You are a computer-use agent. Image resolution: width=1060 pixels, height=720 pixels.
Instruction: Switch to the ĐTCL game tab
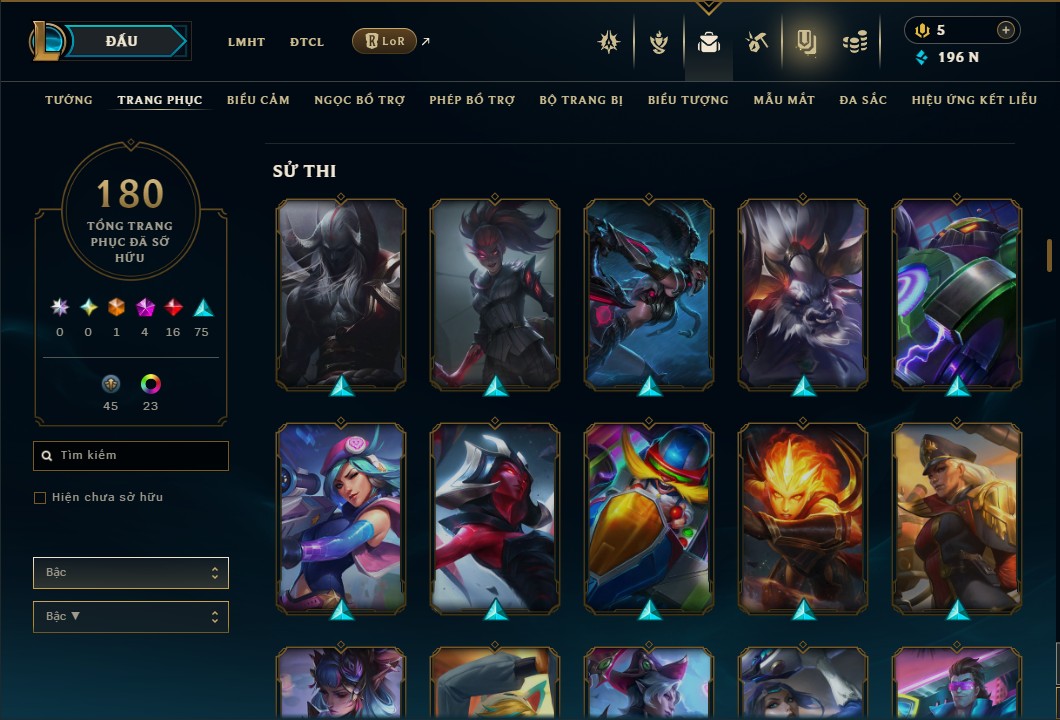[x=307, y=42]
